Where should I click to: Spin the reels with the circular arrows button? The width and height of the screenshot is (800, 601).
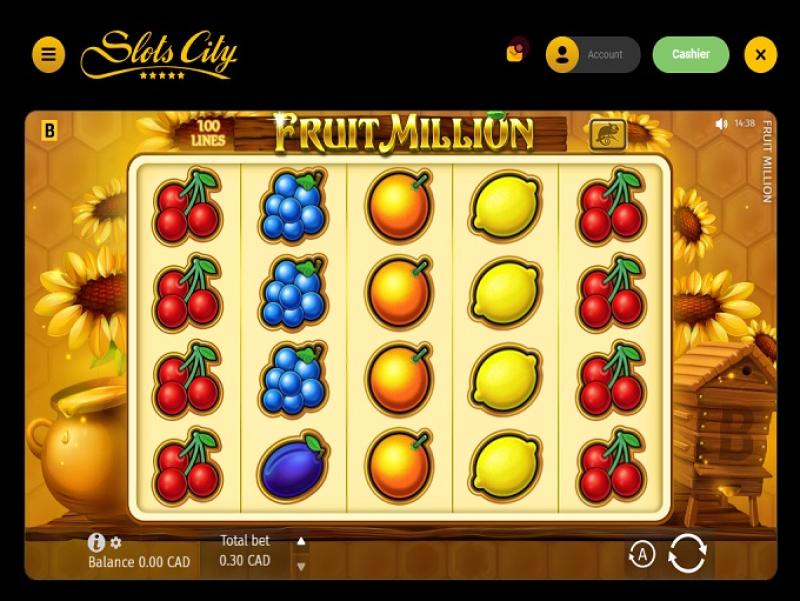click(x=687, y=553)
